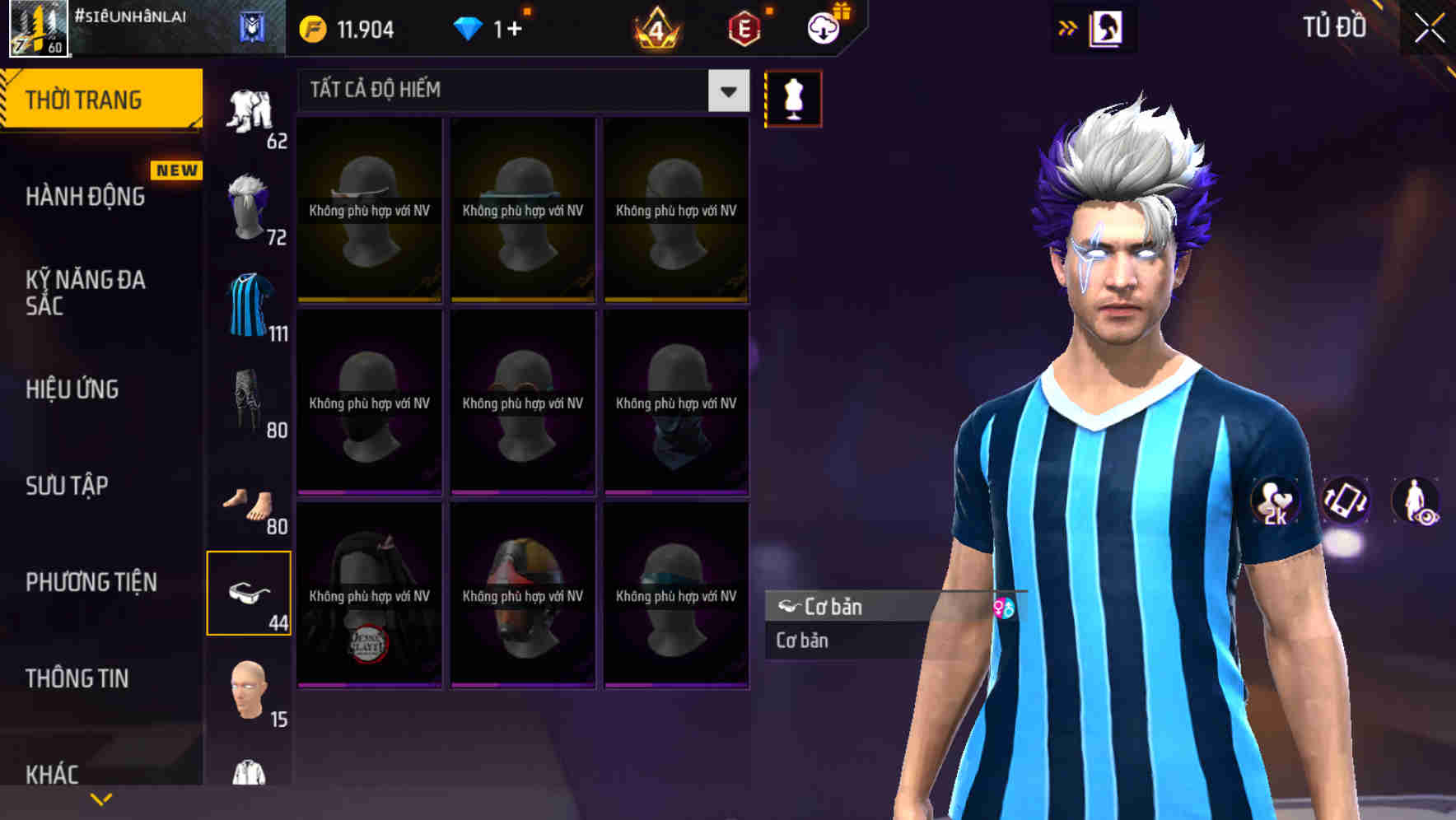The width and height of the screenshot is (1456, 820).
Task: Open the hairstyles category with 72 items
Action: 249,207
